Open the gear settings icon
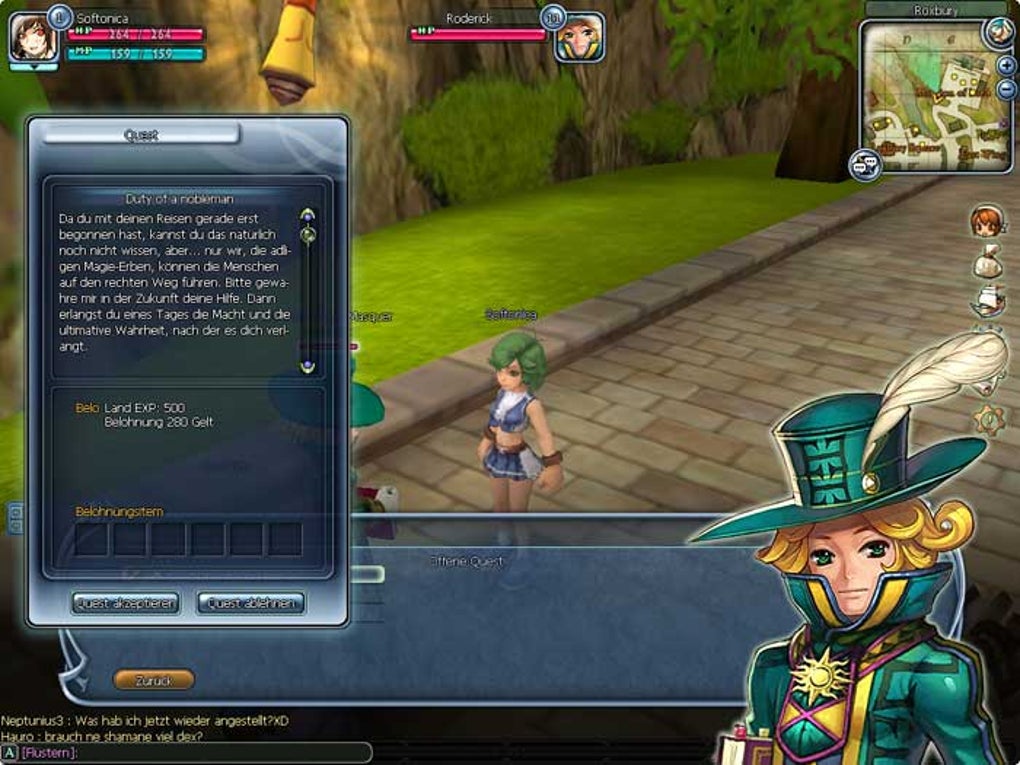 pos(990,418)
